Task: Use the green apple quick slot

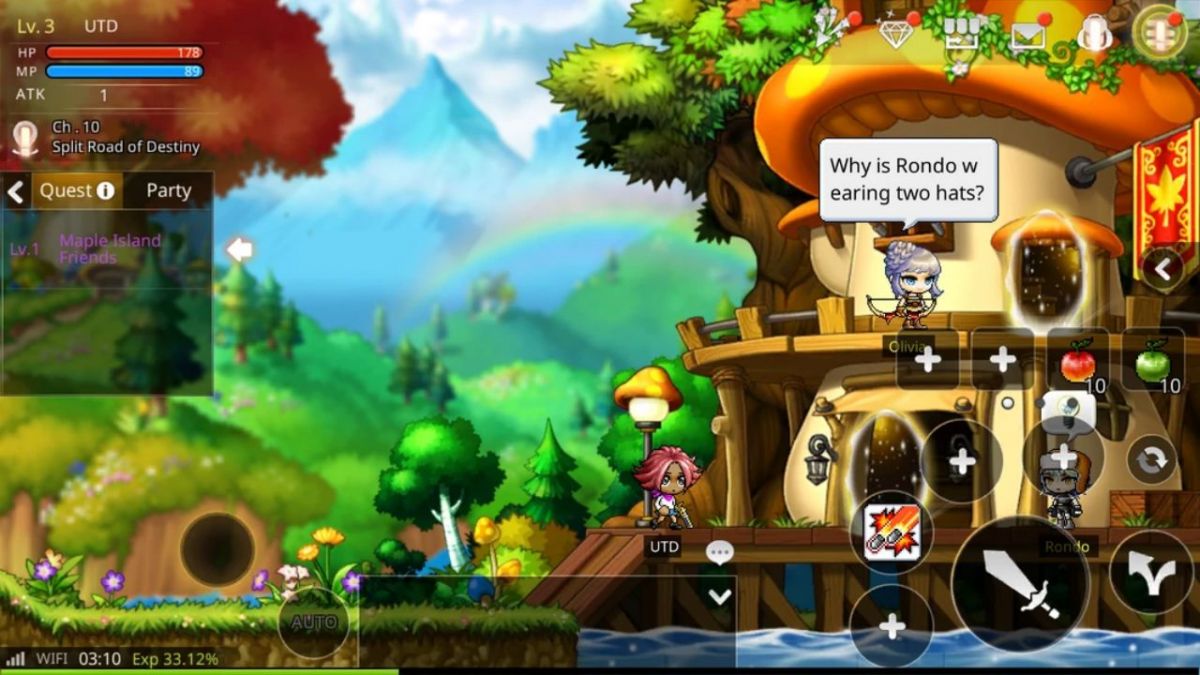Action: (x=1152, y=361)
